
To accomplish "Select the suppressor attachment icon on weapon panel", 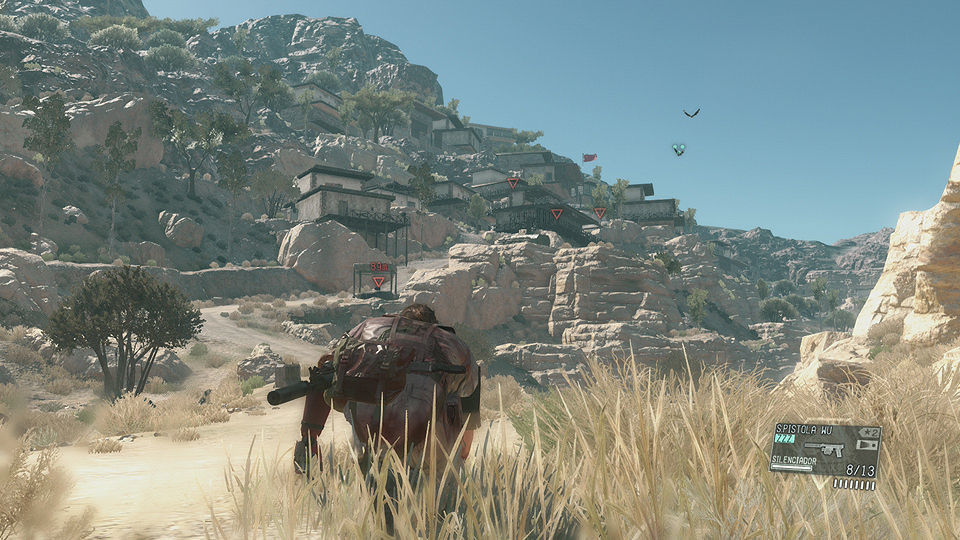I will [x=867, y=445].
